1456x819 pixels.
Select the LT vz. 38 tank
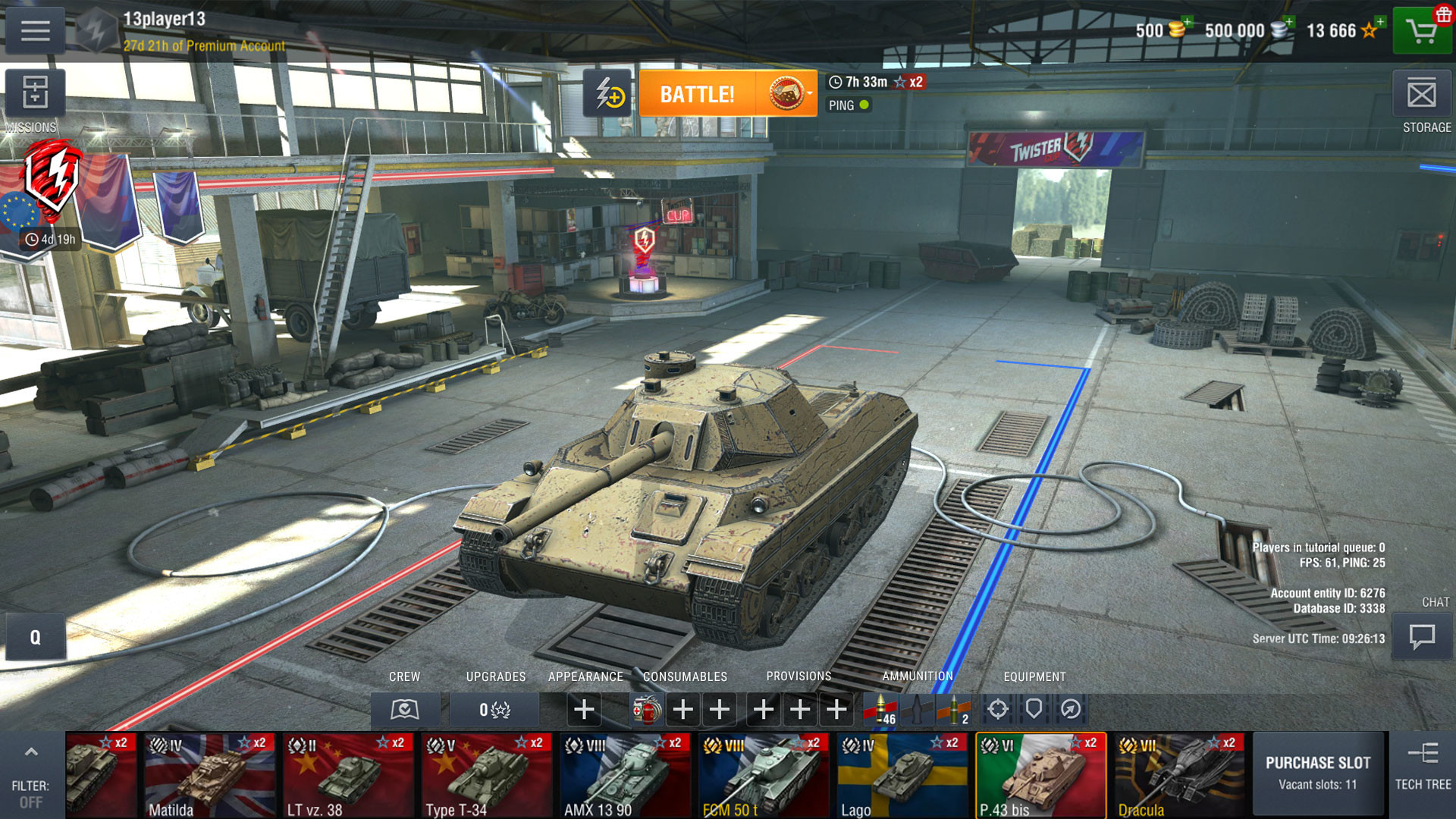point(348,775)
